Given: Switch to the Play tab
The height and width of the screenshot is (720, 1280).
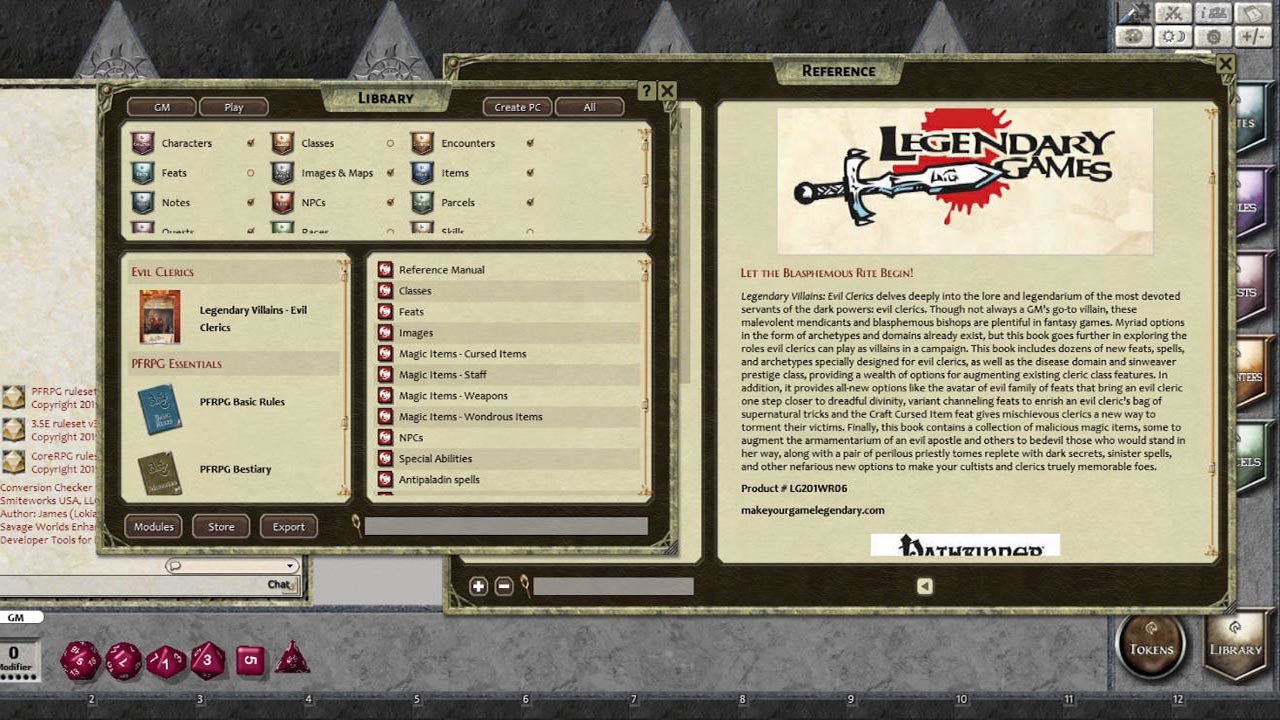Looking at the screenshot, I should (233, 106).
